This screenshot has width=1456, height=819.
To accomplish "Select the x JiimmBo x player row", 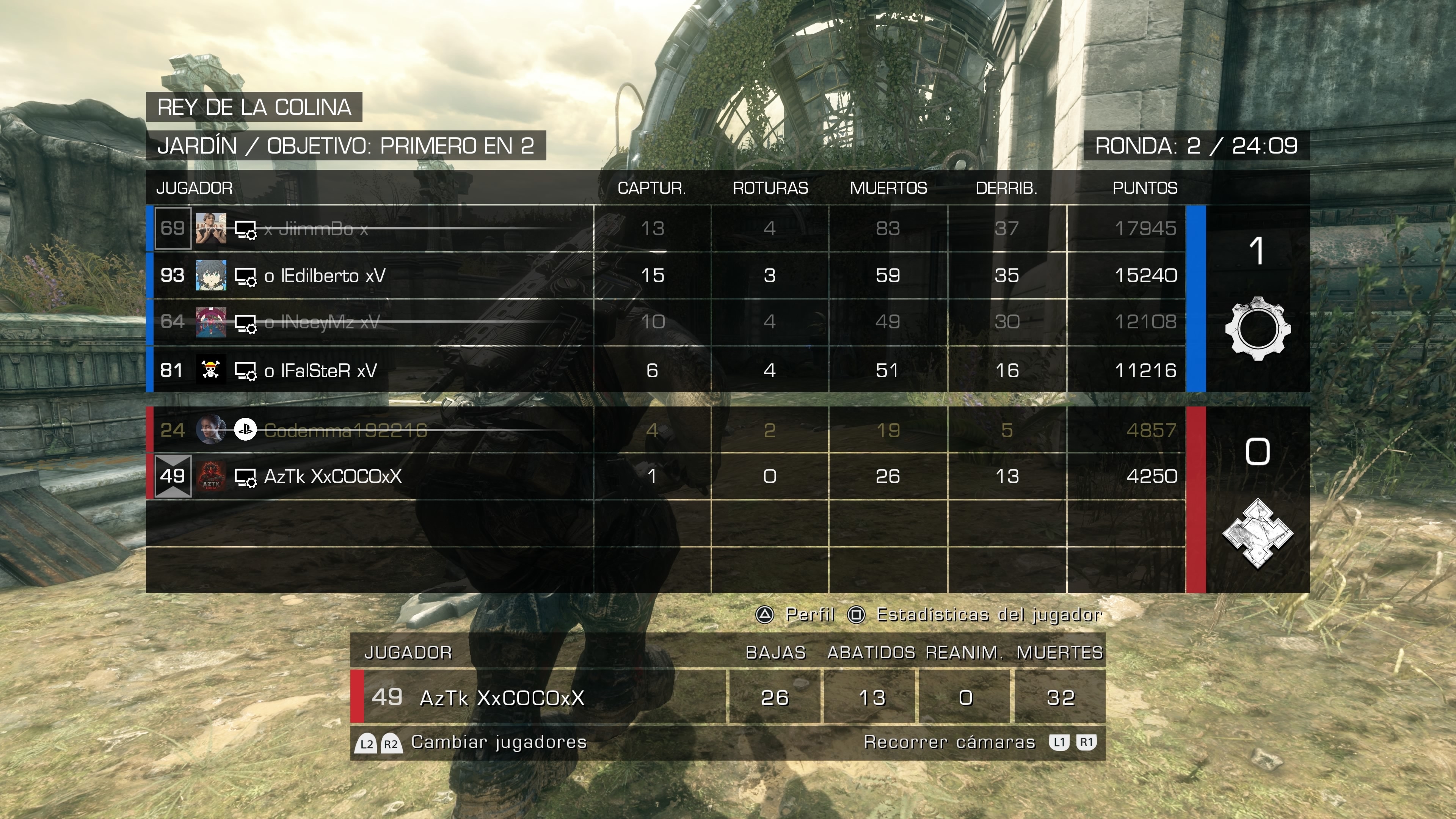I will [x=315, y=229].
